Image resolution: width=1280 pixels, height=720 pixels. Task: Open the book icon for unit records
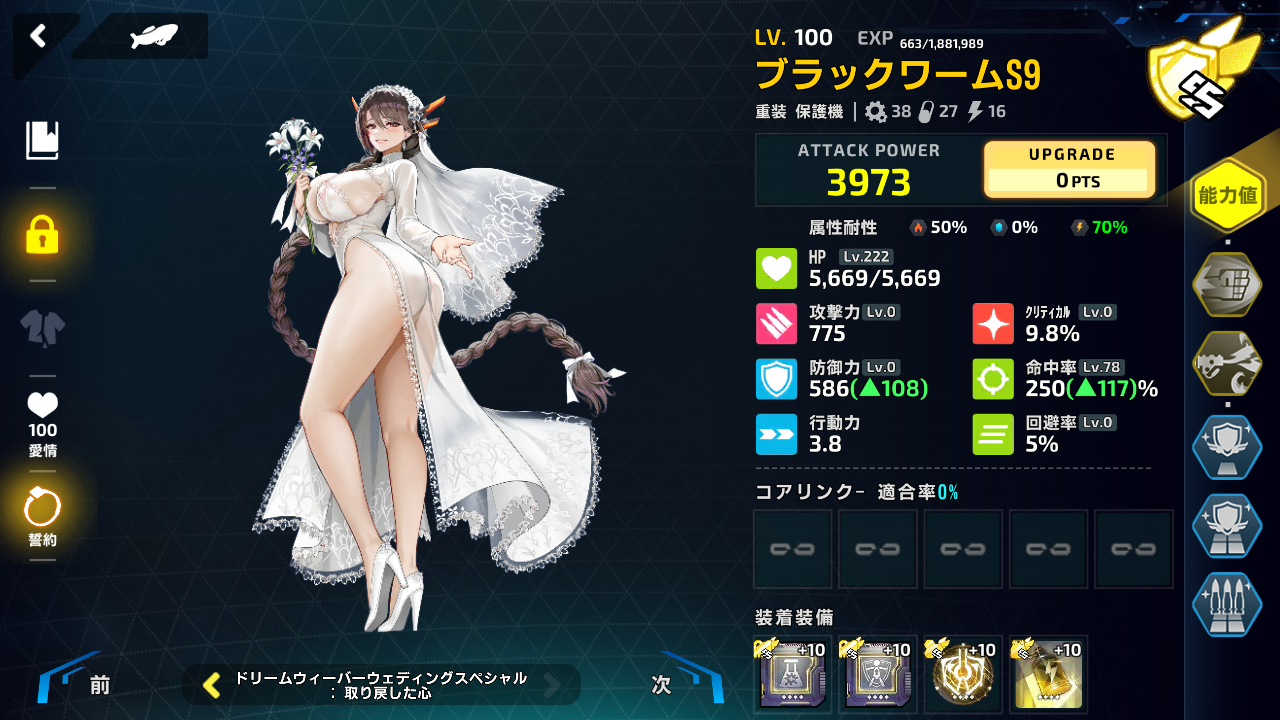tap(42, 141)
